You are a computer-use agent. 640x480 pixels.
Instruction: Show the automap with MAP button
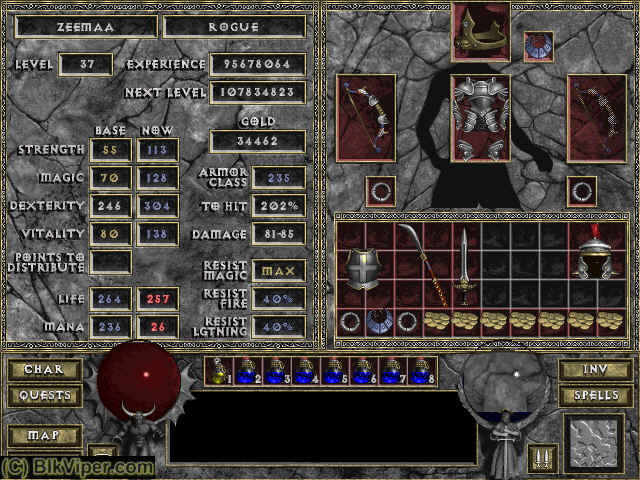44,436
